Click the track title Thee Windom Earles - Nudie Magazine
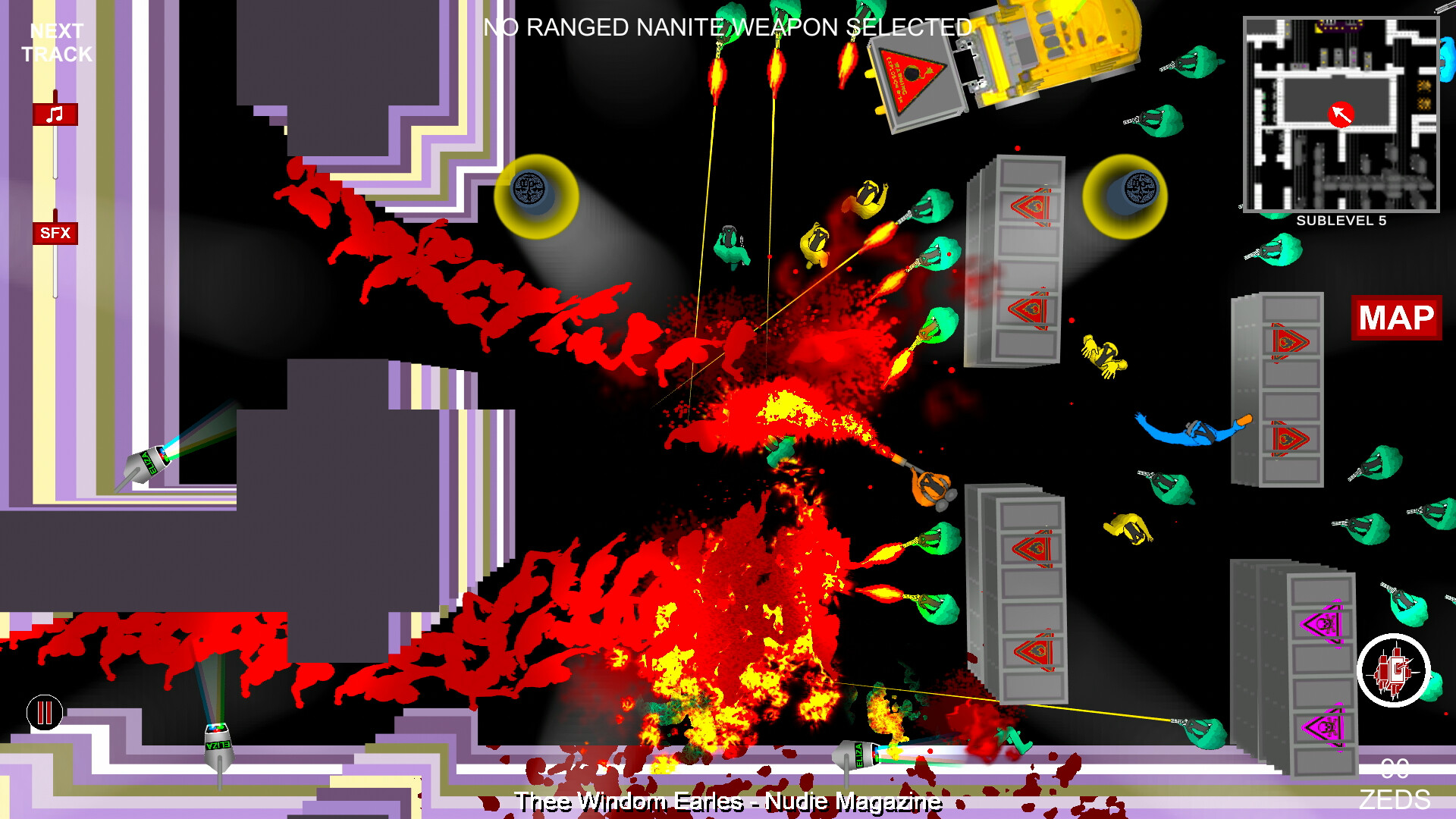Screen dimensions: 1456x819 726,800
